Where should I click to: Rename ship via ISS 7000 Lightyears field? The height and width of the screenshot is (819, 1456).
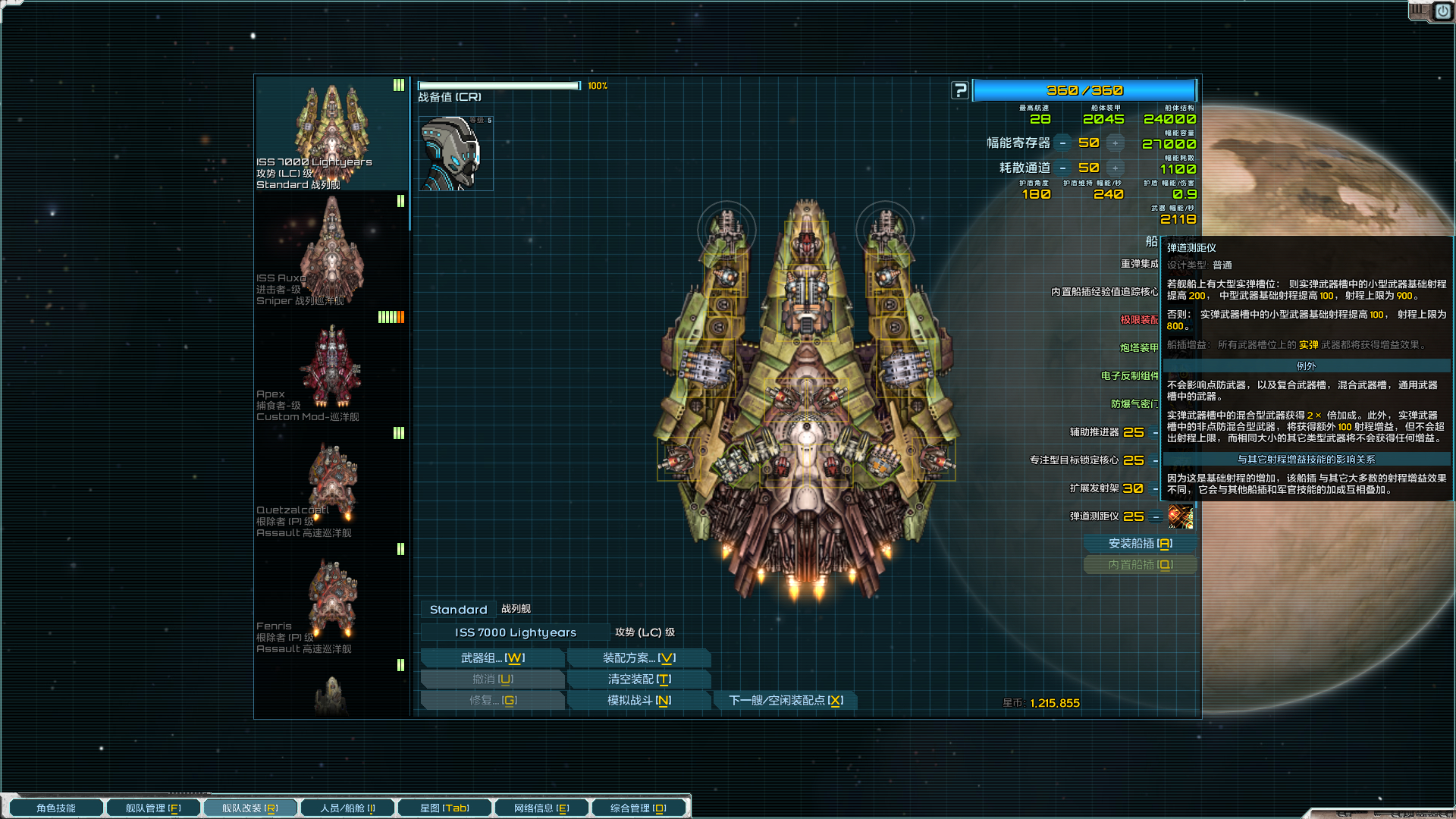pos(515,632)
